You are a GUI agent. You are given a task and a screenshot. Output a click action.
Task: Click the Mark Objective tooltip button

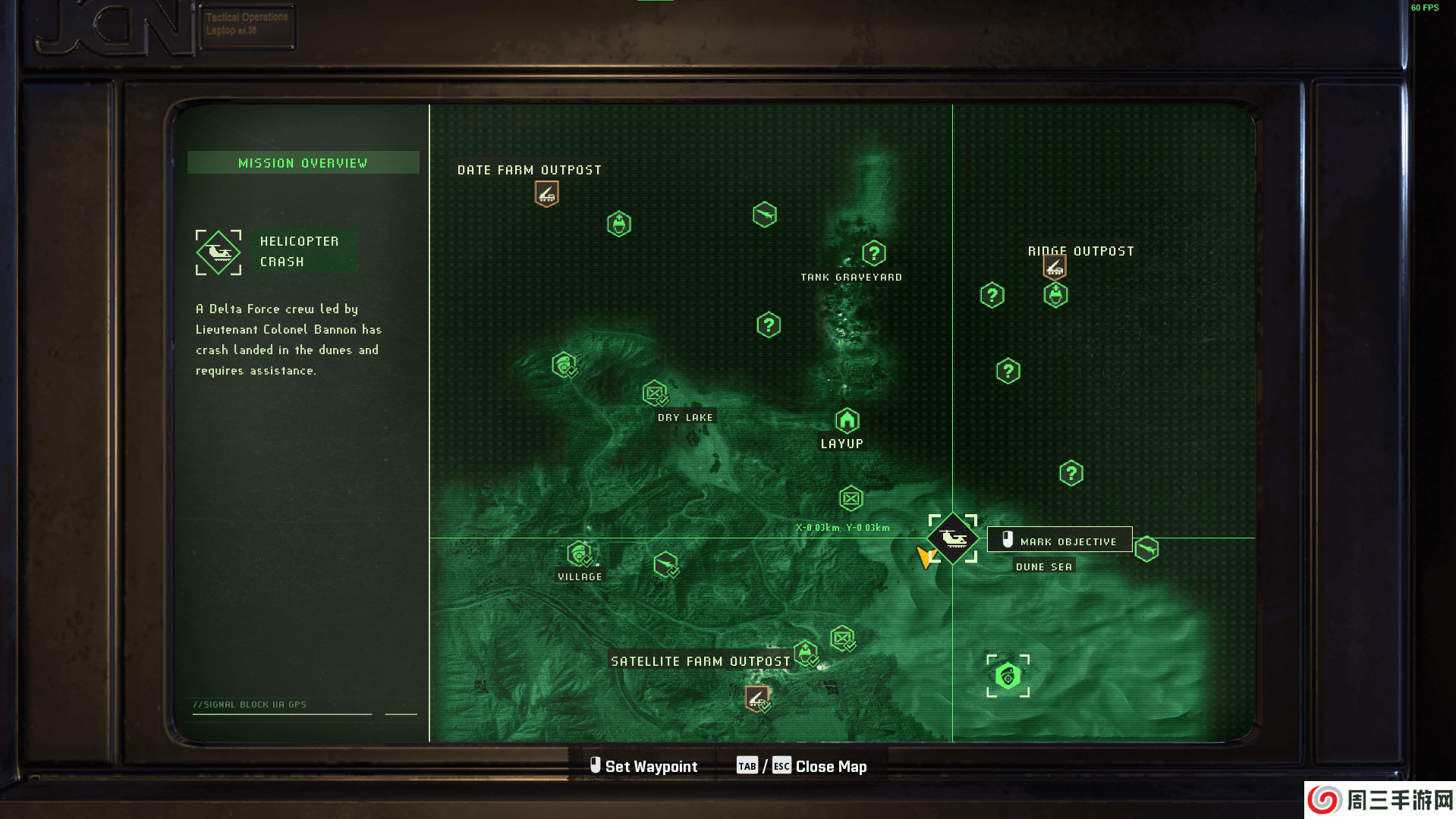pyautogui.click(x=1059, y=540)
